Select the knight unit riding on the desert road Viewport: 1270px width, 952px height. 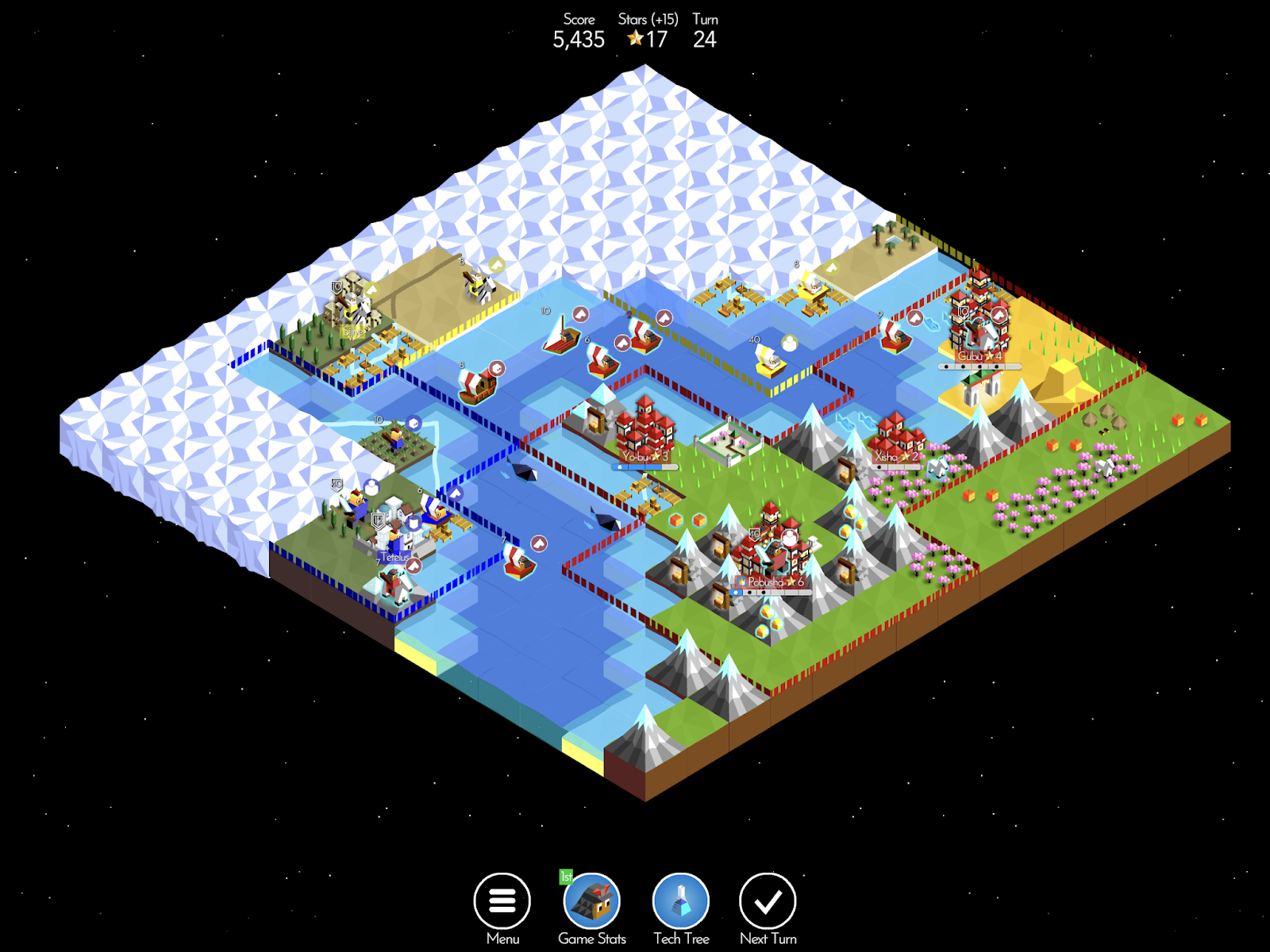(478, 286)
